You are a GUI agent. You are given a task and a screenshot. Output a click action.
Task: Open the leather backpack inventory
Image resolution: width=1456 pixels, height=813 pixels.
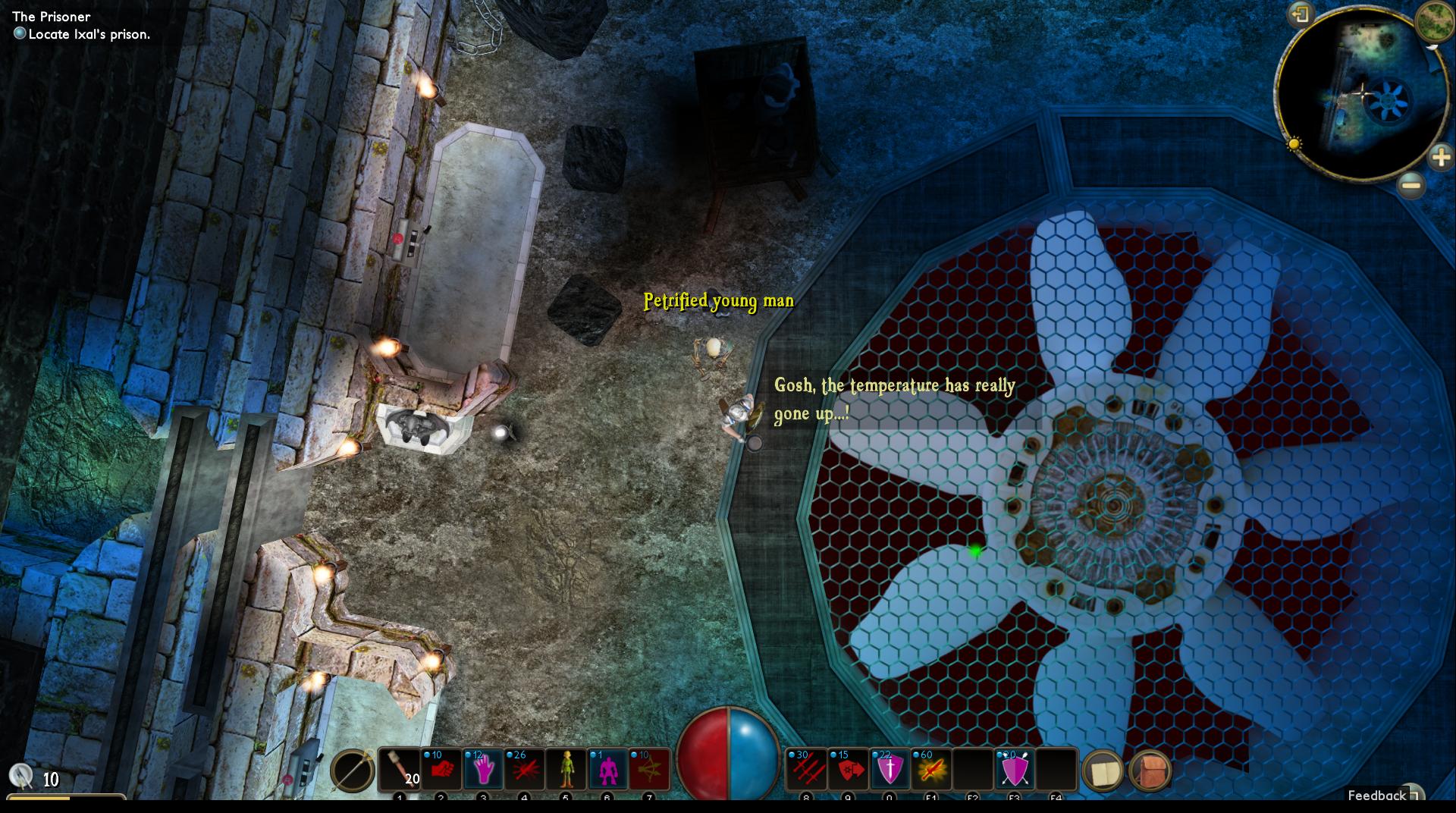(1150, 771)
